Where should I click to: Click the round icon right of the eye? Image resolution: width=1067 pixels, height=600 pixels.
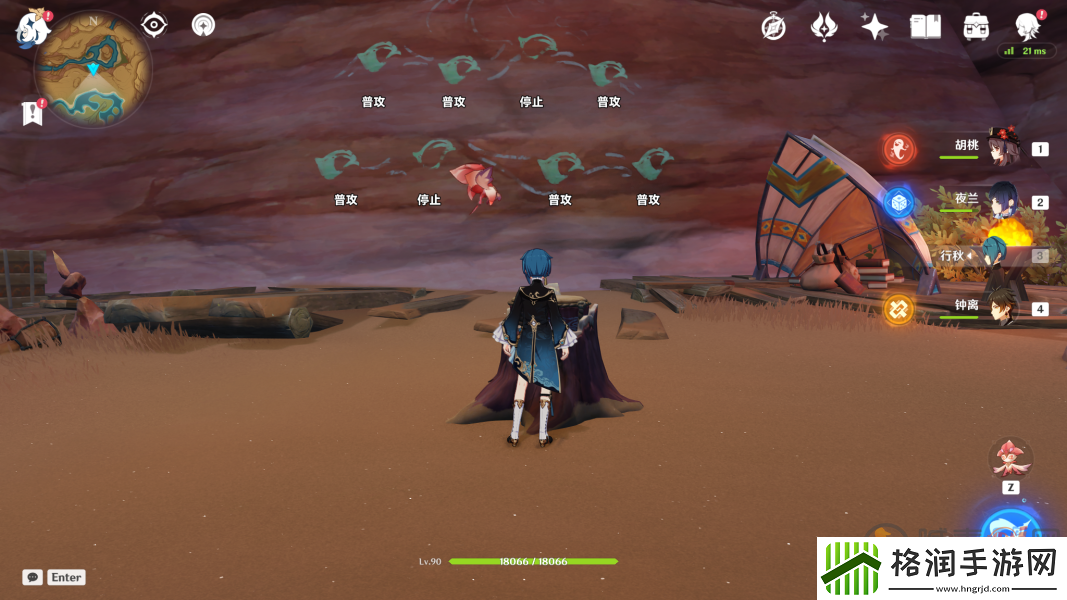tap(203, 25)
